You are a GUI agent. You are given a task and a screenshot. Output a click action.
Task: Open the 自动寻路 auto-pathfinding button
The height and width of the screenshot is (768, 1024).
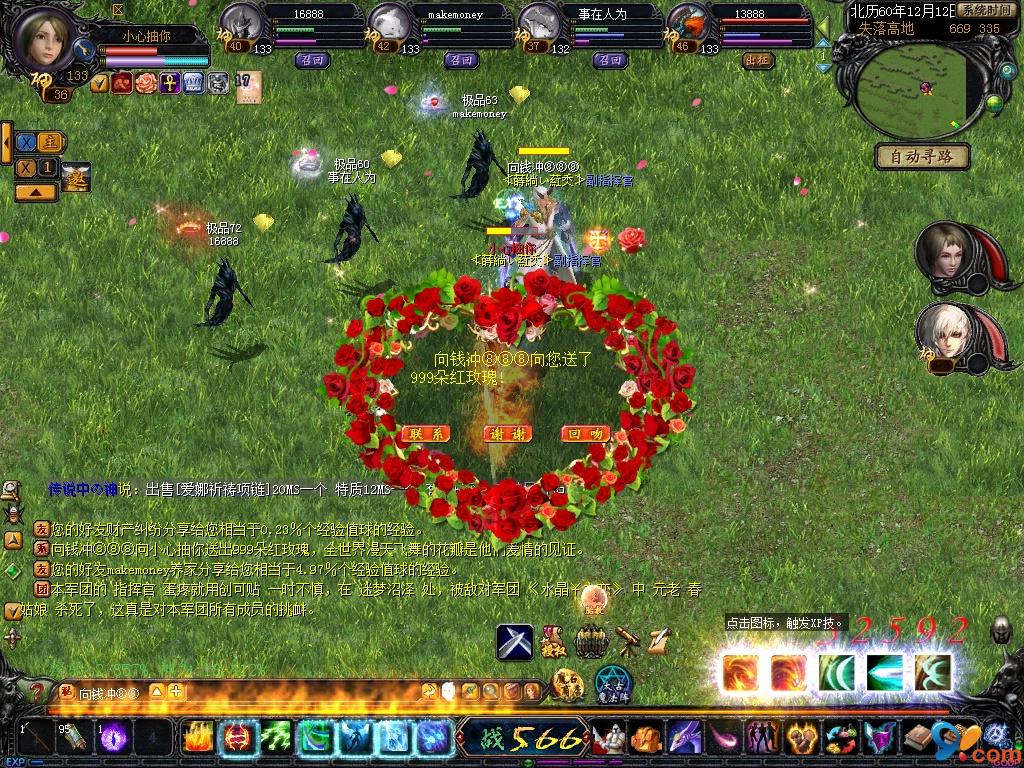tap(922, 156)
